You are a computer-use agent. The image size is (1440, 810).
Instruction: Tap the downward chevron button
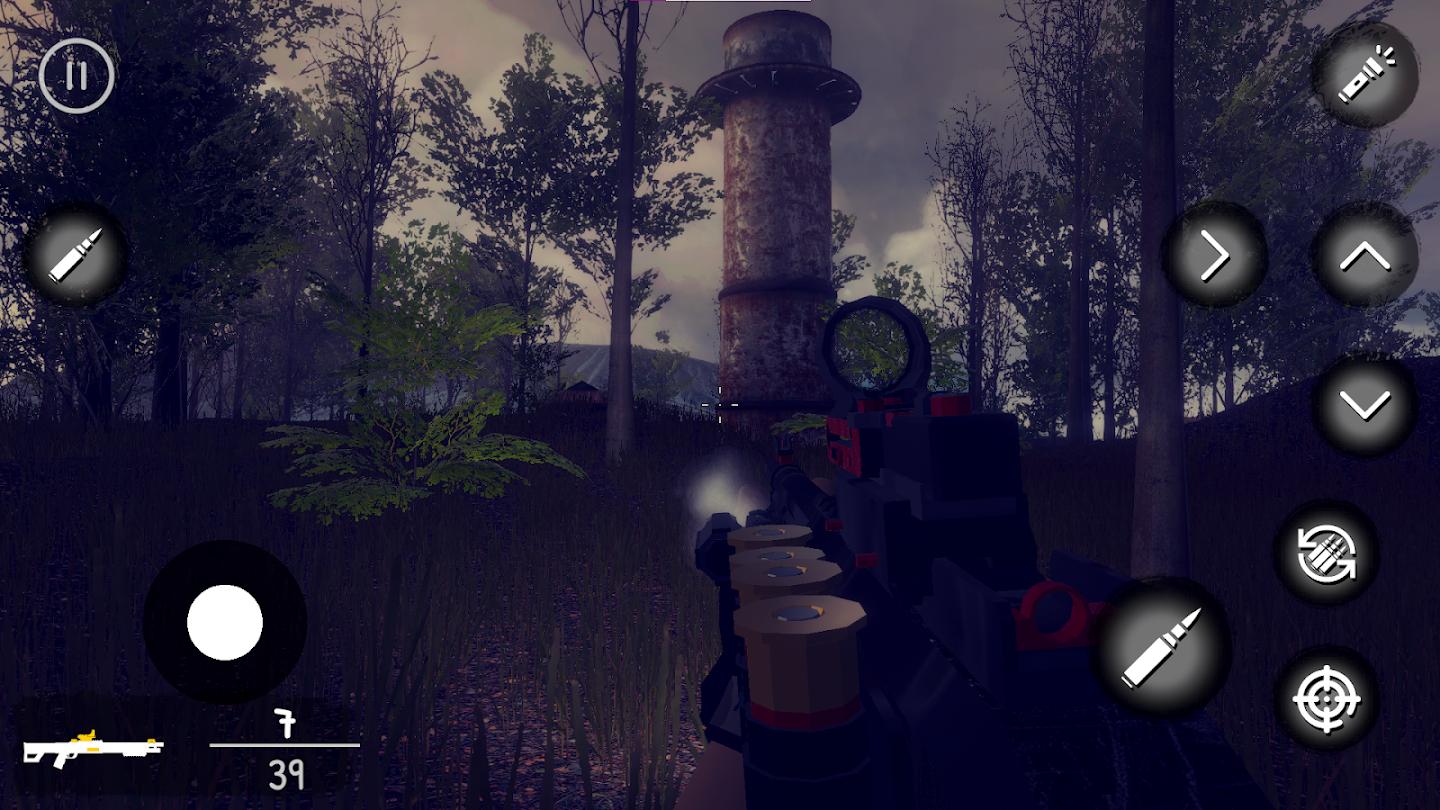click(x=1365, y=405)
